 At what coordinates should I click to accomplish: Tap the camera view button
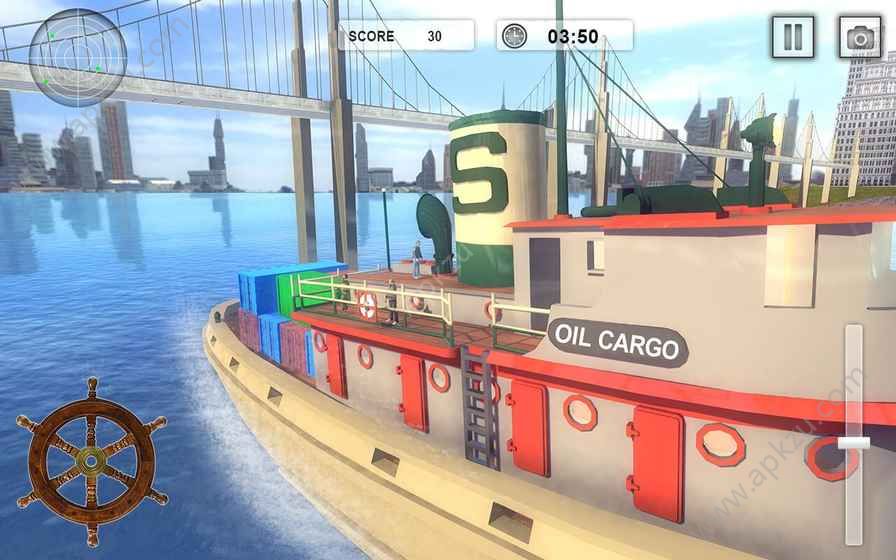coord(859,38)
